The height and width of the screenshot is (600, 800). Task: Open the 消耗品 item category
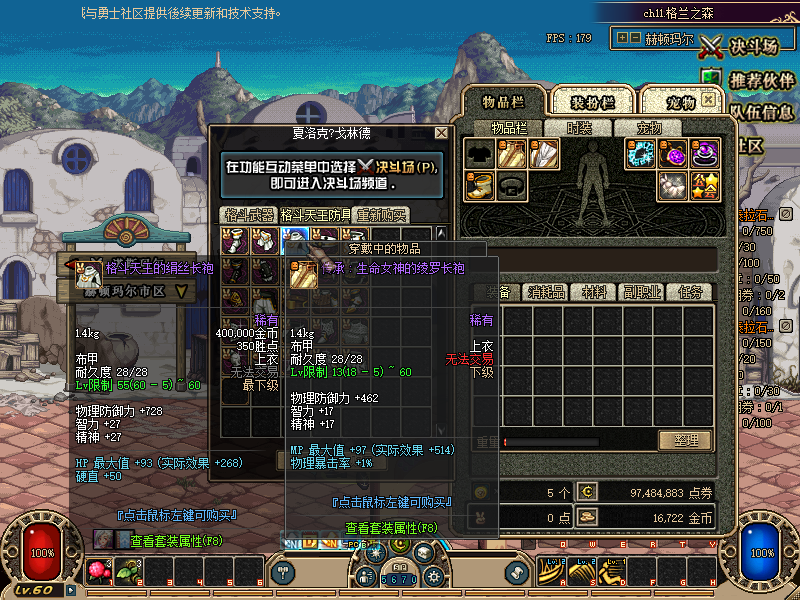pos(546,292)
